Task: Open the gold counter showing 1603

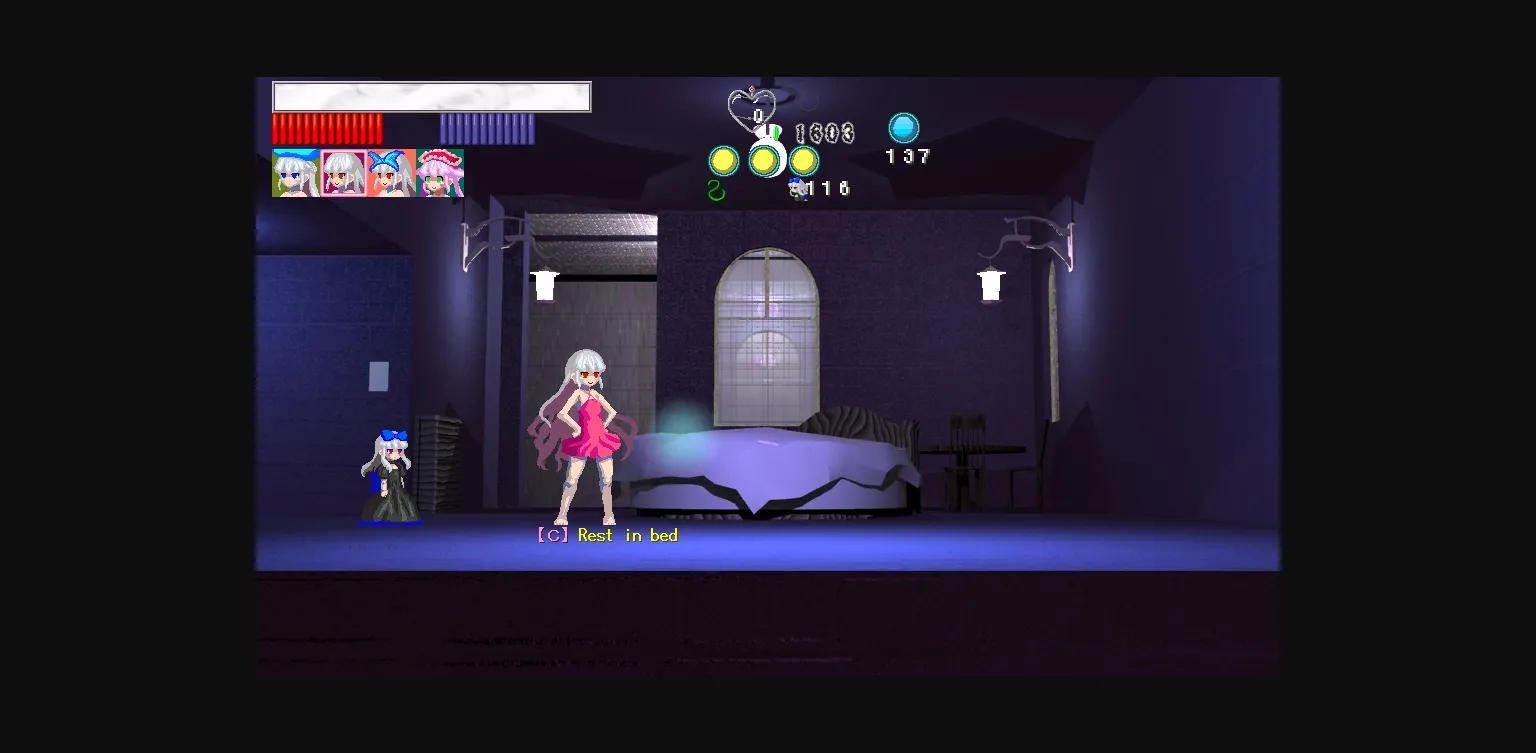Action: [823, 133]
